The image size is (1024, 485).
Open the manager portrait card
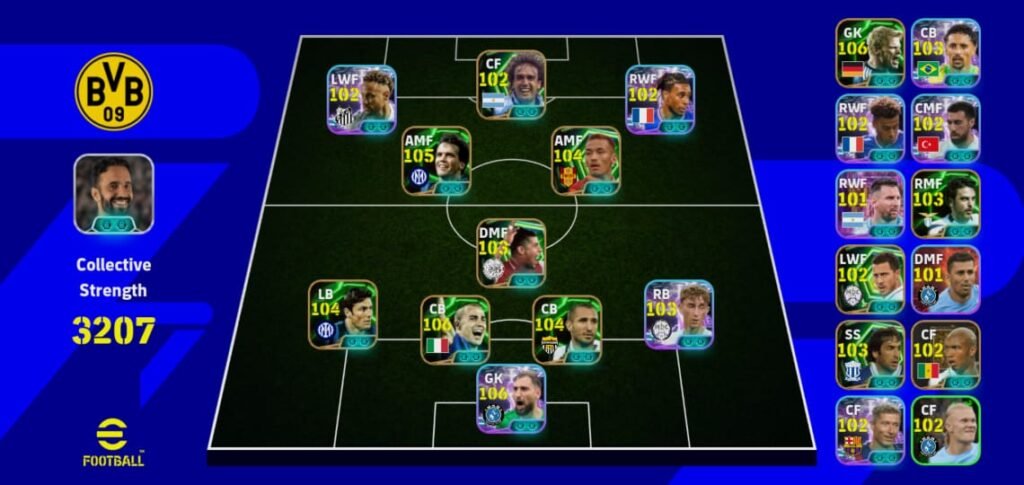point(114,194)
